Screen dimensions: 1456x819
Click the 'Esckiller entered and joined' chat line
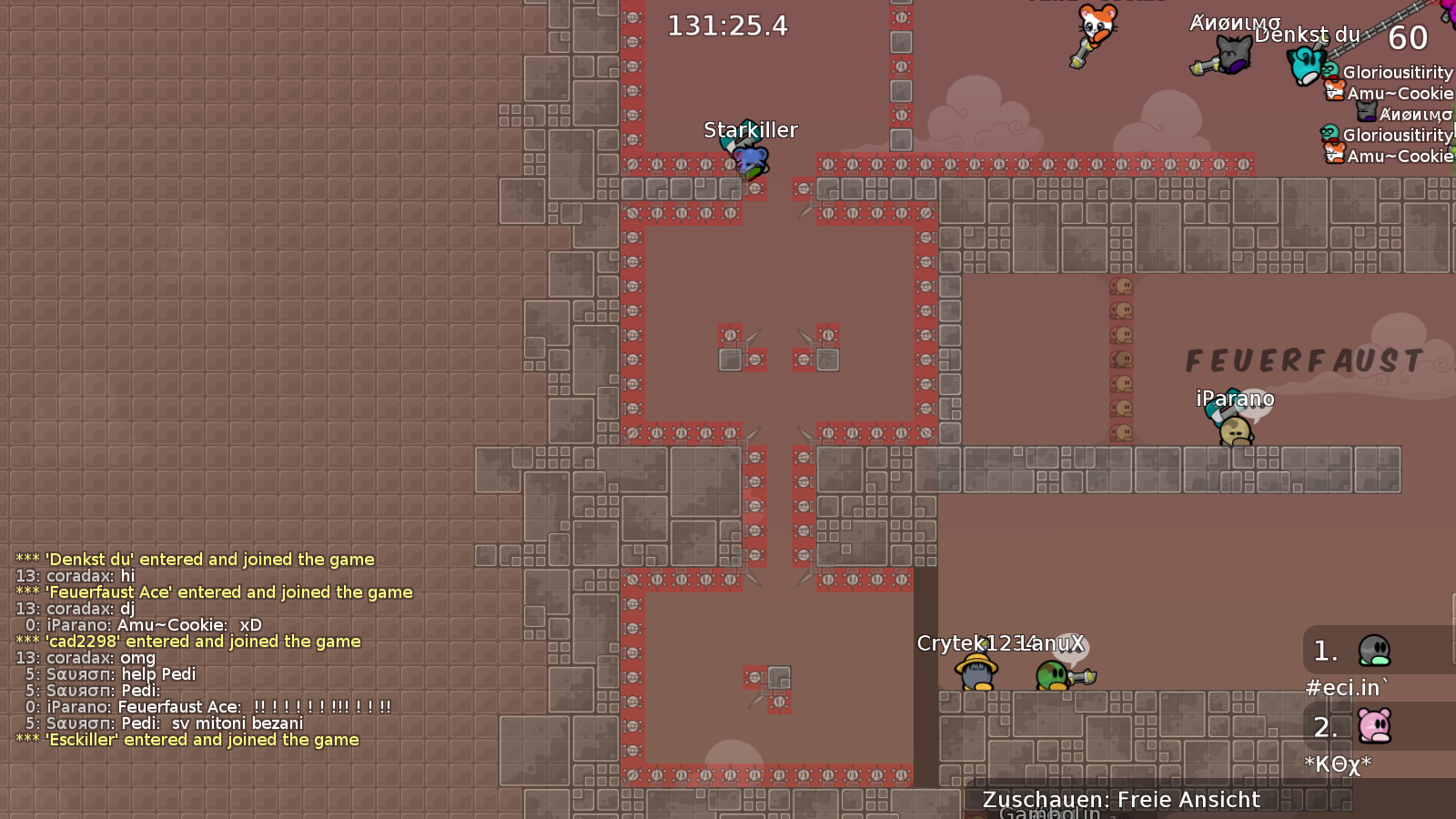coord(187,740)
